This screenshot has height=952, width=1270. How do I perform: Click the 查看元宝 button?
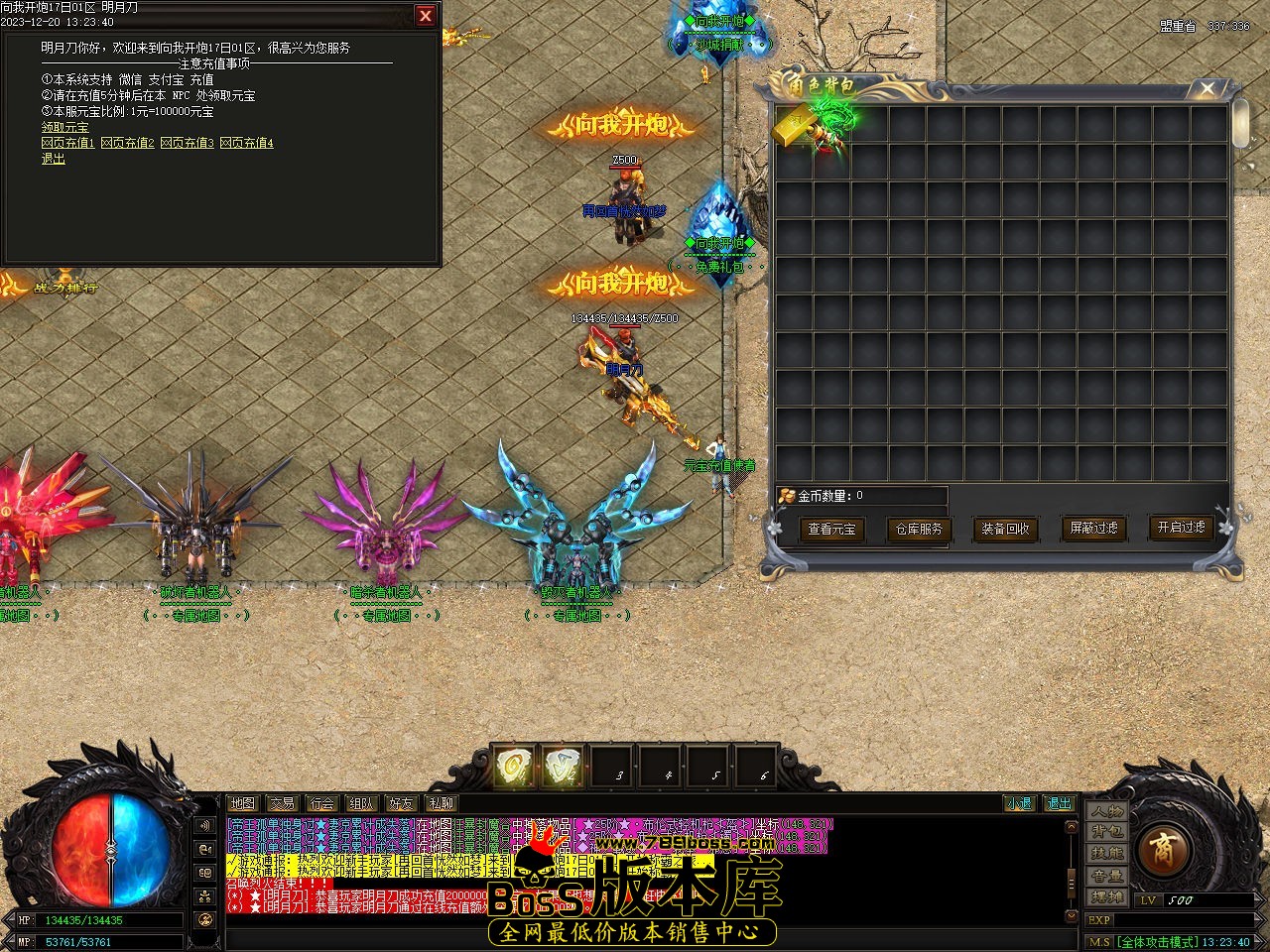pyautogui.click(x=831, y=530)
